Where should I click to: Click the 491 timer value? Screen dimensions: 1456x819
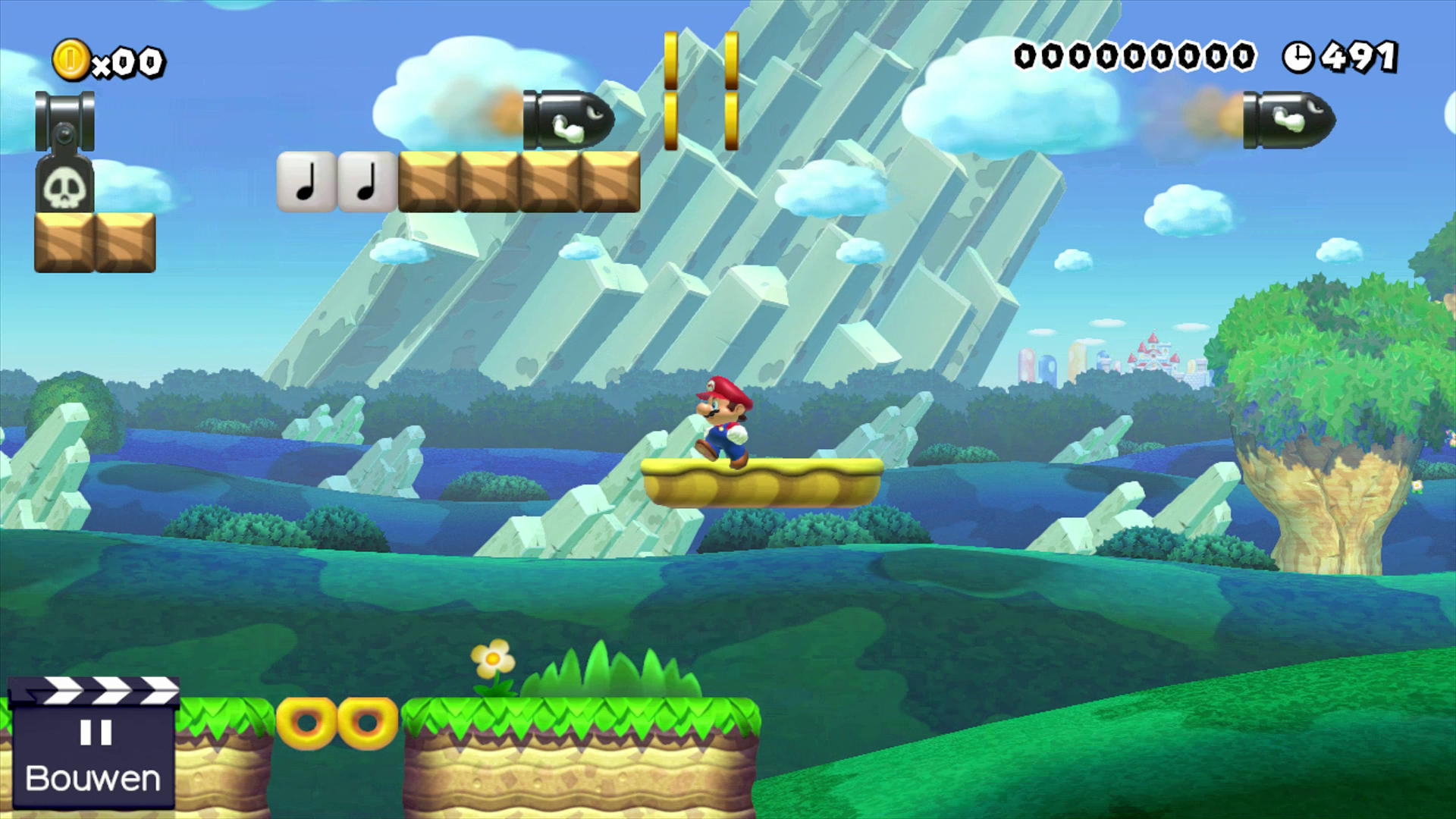[1357, 55]
